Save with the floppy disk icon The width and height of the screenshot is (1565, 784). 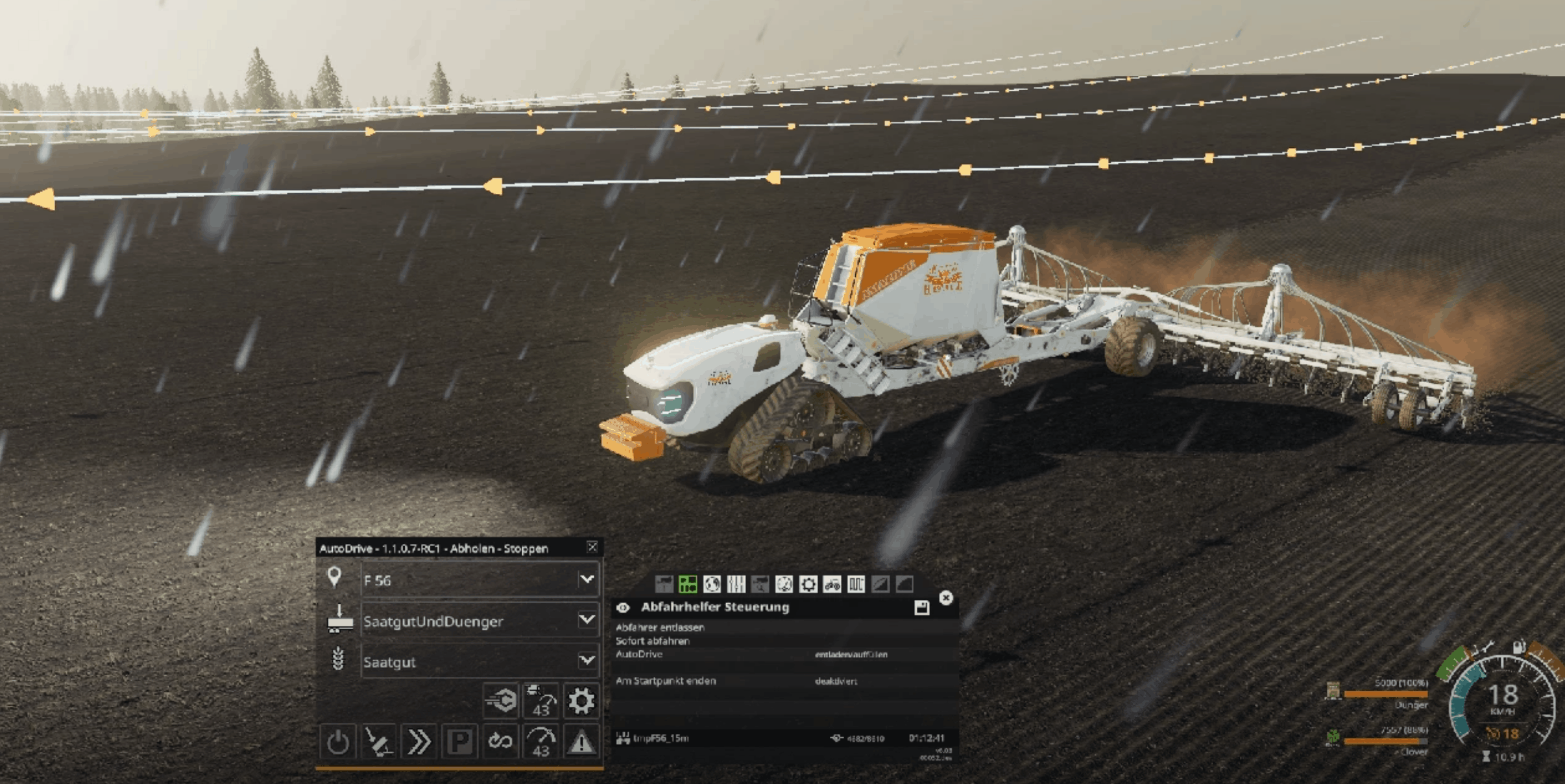point(921,608)
